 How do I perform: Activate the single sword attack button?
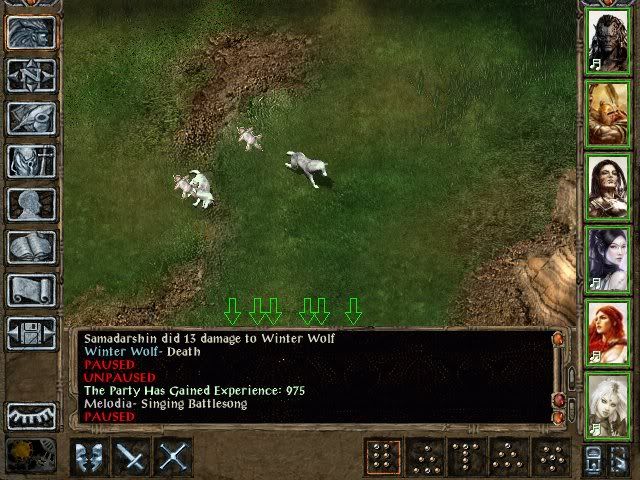pyautogui.click(x=132, y=457)
